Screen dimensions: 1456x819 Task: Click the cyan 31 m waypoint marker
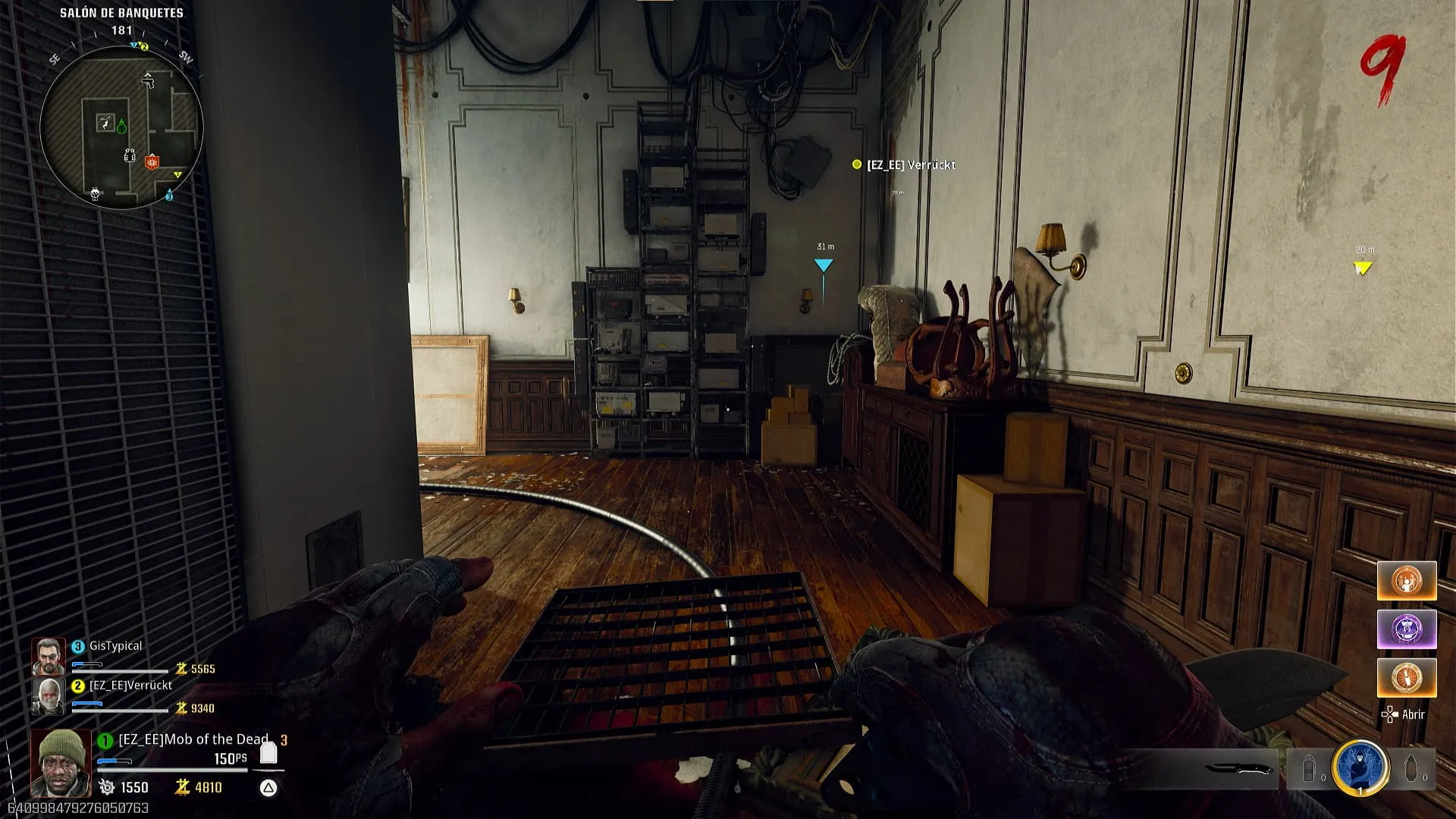[824, 265]
